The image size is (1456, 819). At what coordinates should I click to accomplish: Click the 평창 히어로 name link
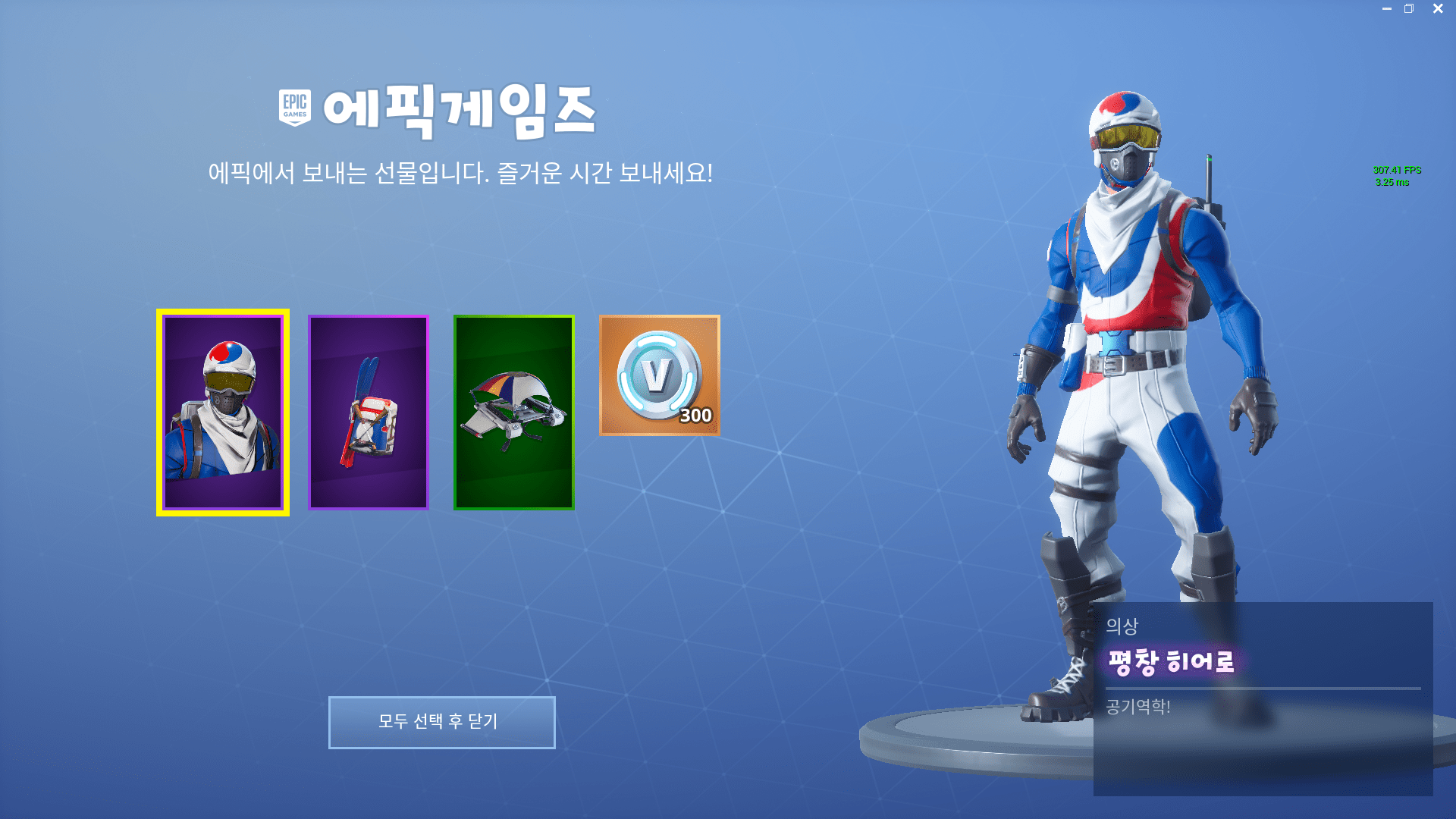click(x=1172, y=661)
